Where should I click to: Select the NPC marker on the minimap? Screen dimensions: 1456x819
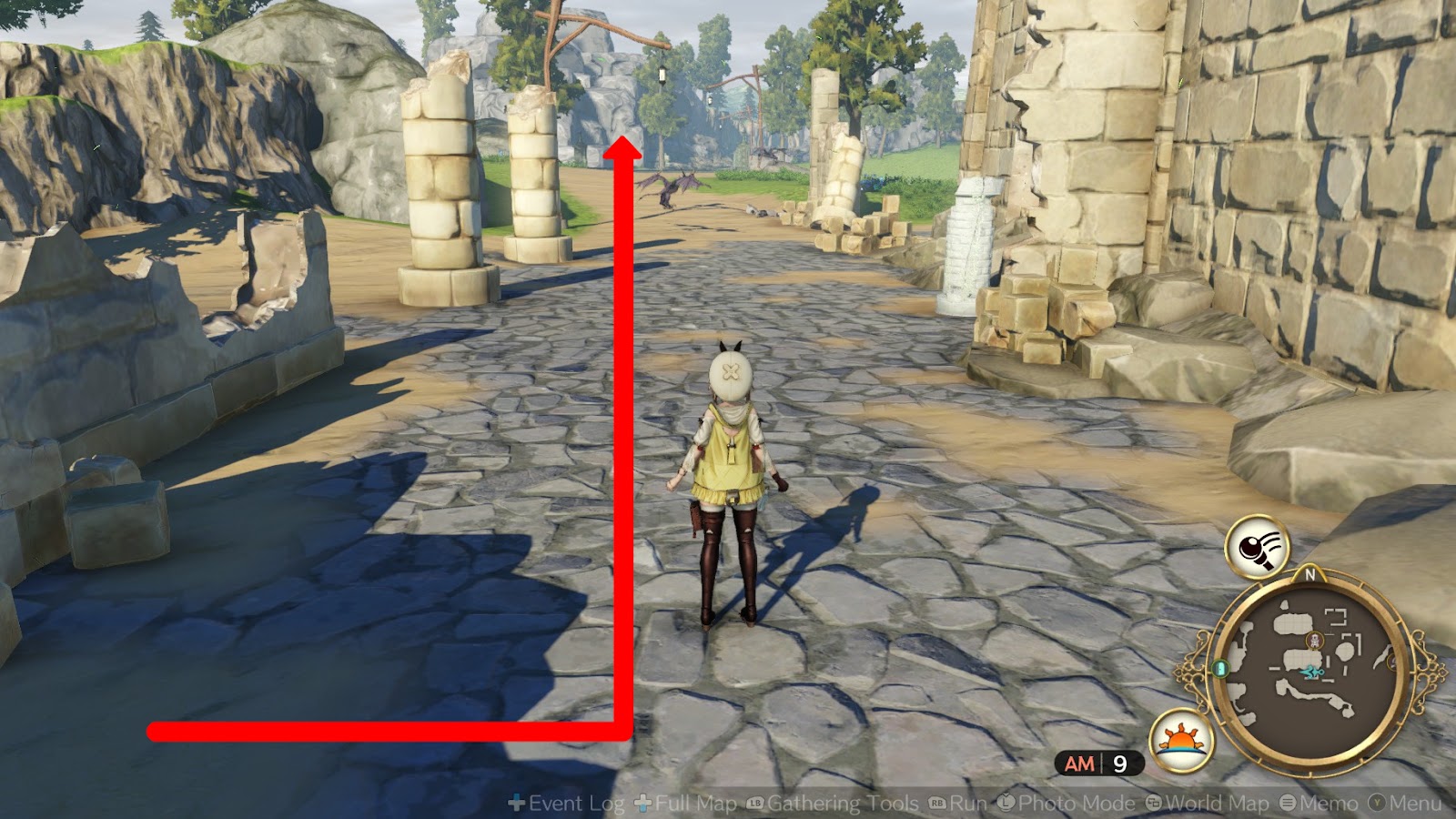pos(1313,639)
